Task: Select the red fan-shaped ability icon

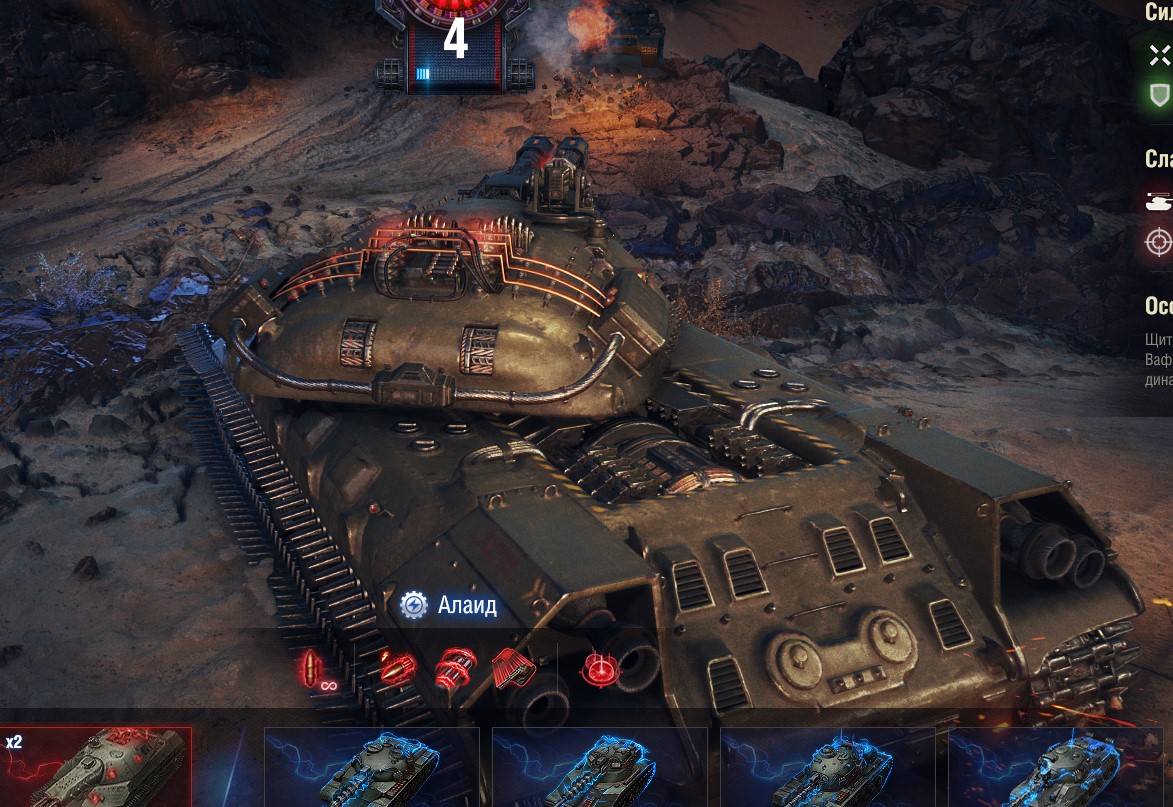Action: (514, 667)
